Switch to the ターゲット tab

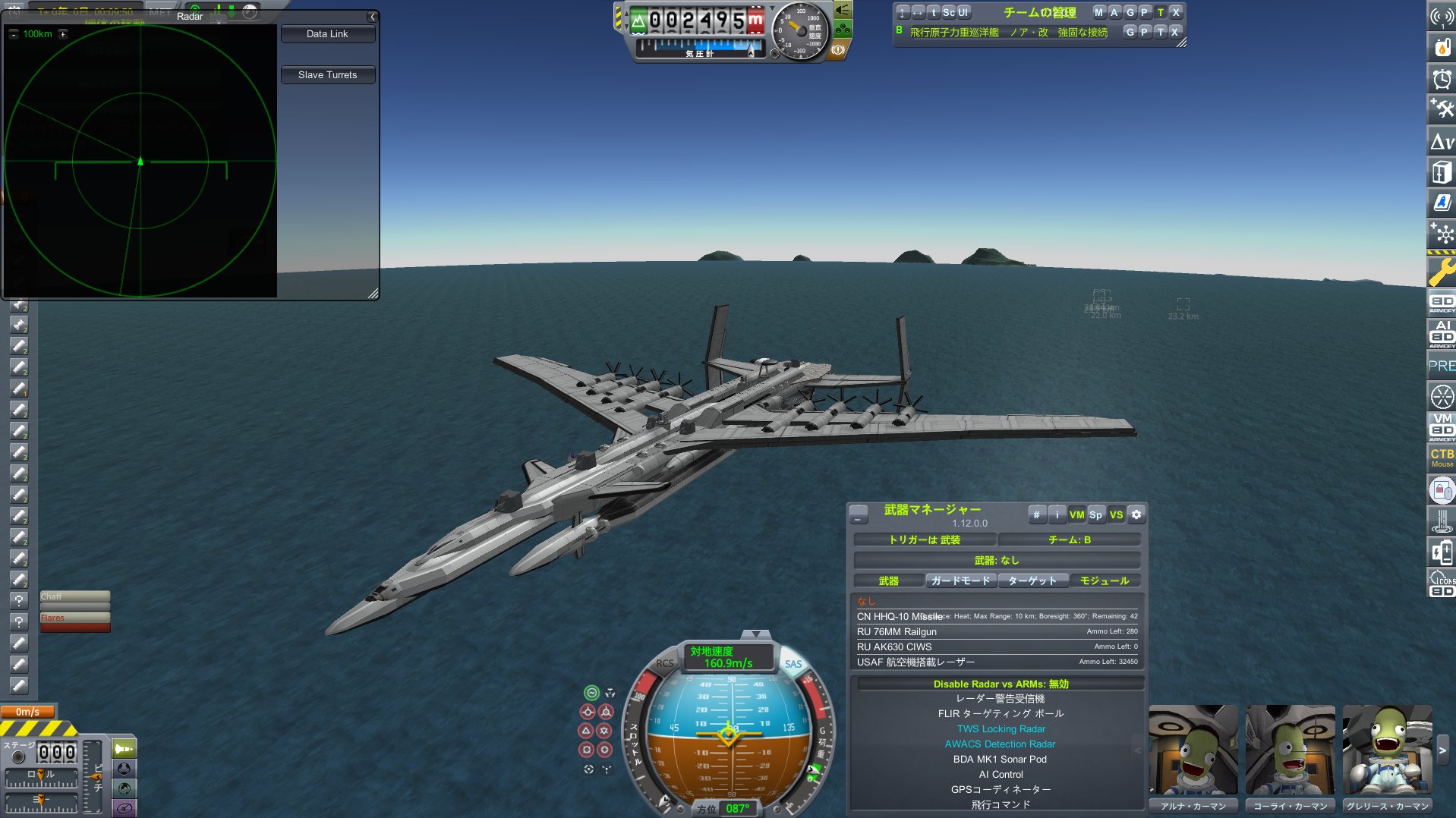(x=1032, y=581)
